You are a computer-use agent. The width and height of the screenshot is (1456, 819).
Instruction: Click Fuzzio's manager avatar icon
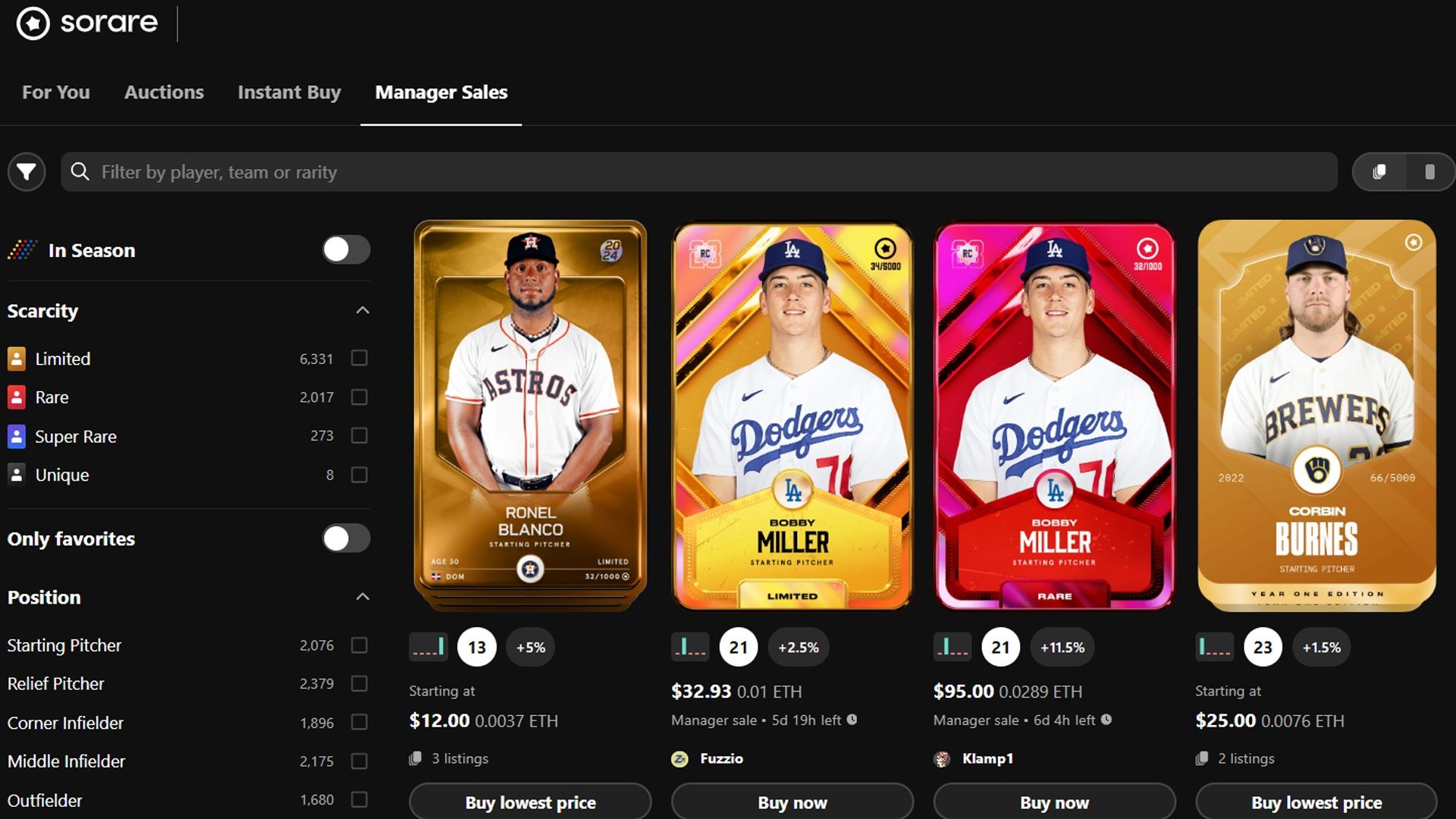679,758
